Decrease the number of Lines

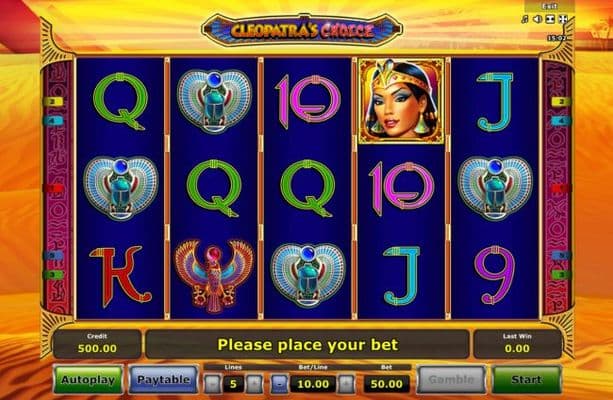(x=211, y=382)
